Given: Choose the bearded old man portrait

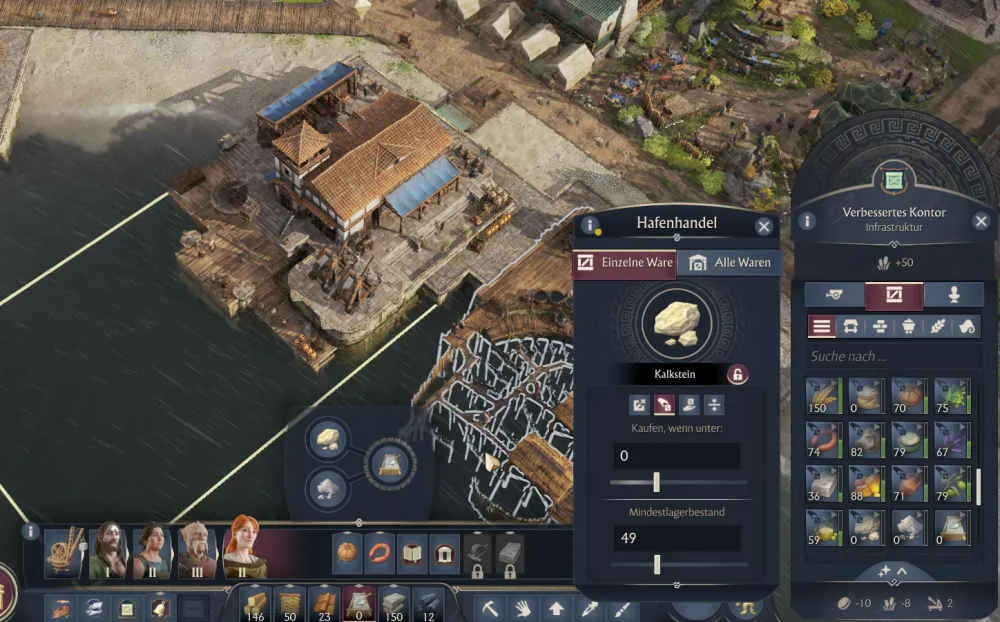Looking at the screenshot, I should tap(197, 549).
